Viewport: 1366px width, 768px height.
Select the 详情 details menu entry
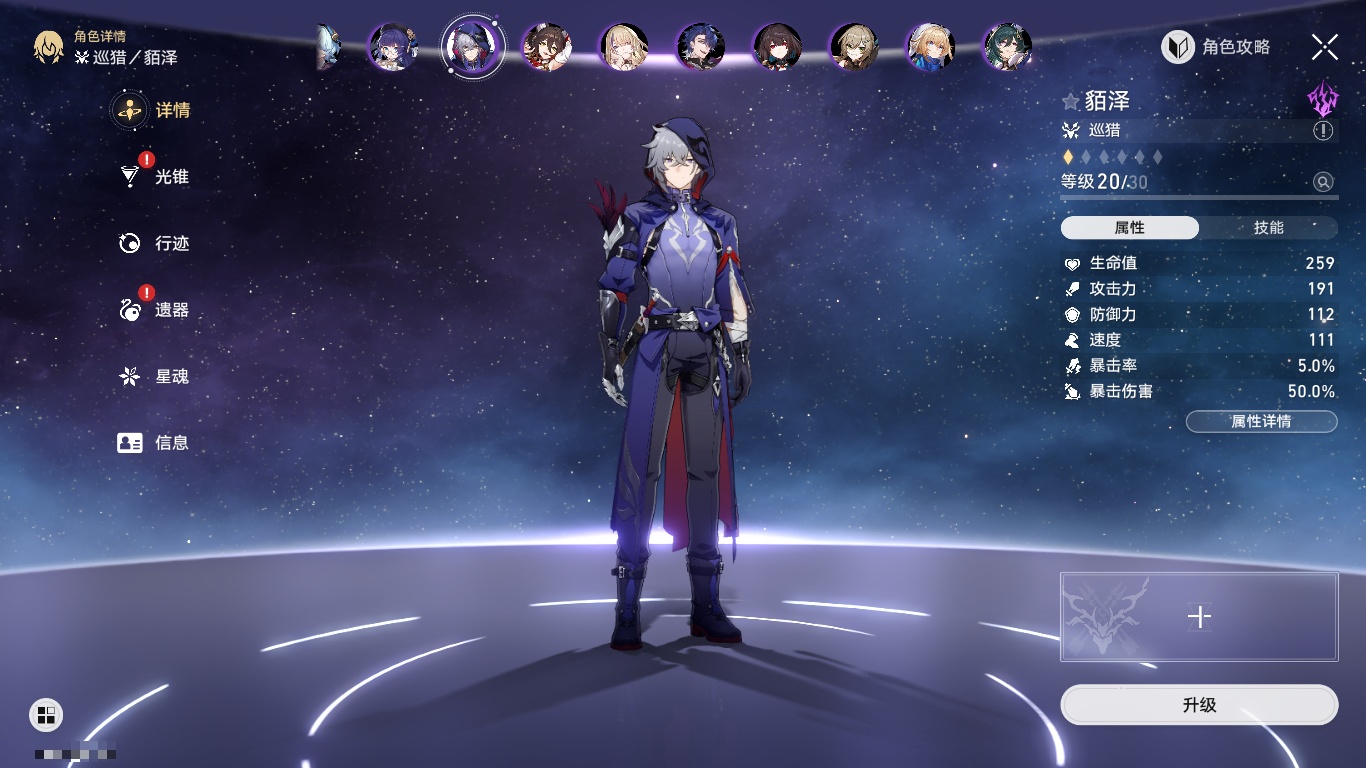click(171, 110)
